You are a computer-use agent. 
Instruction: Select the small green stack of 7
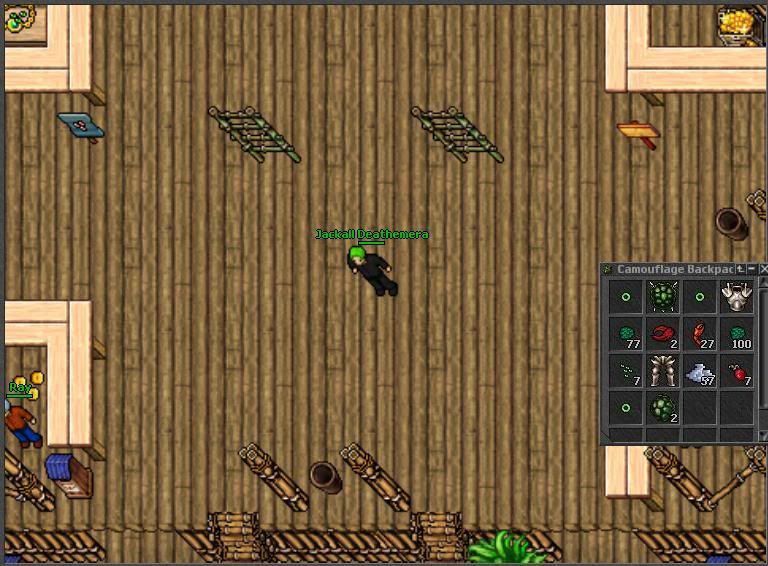pos(626,372)
